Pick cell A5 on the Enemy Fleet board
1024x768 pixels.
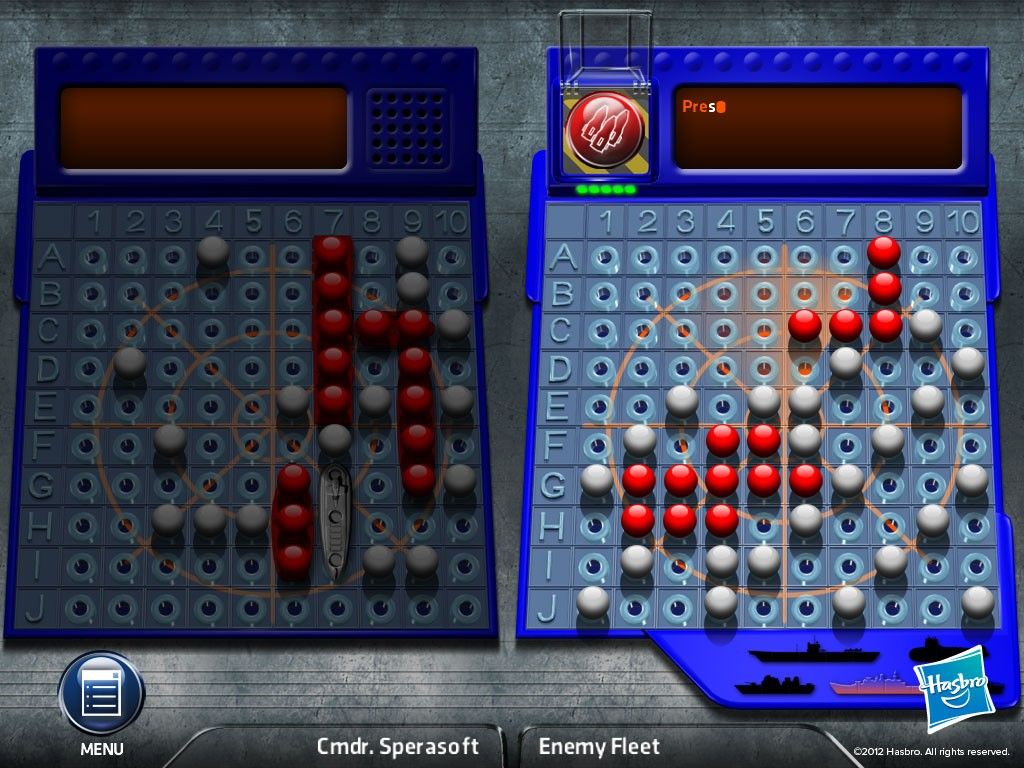764,257
